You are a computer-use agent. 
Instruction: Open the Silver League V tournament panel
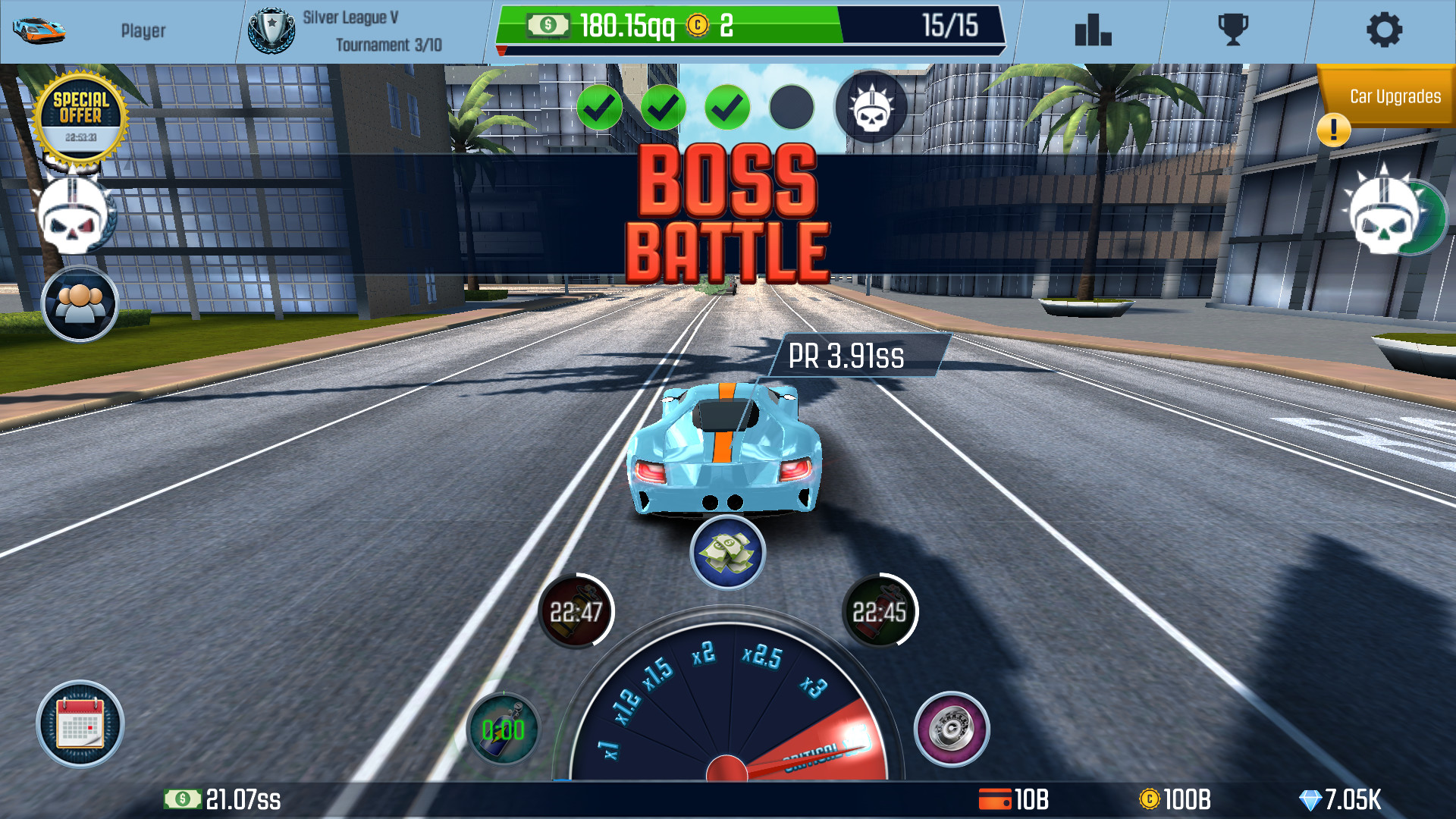(349, 30)
